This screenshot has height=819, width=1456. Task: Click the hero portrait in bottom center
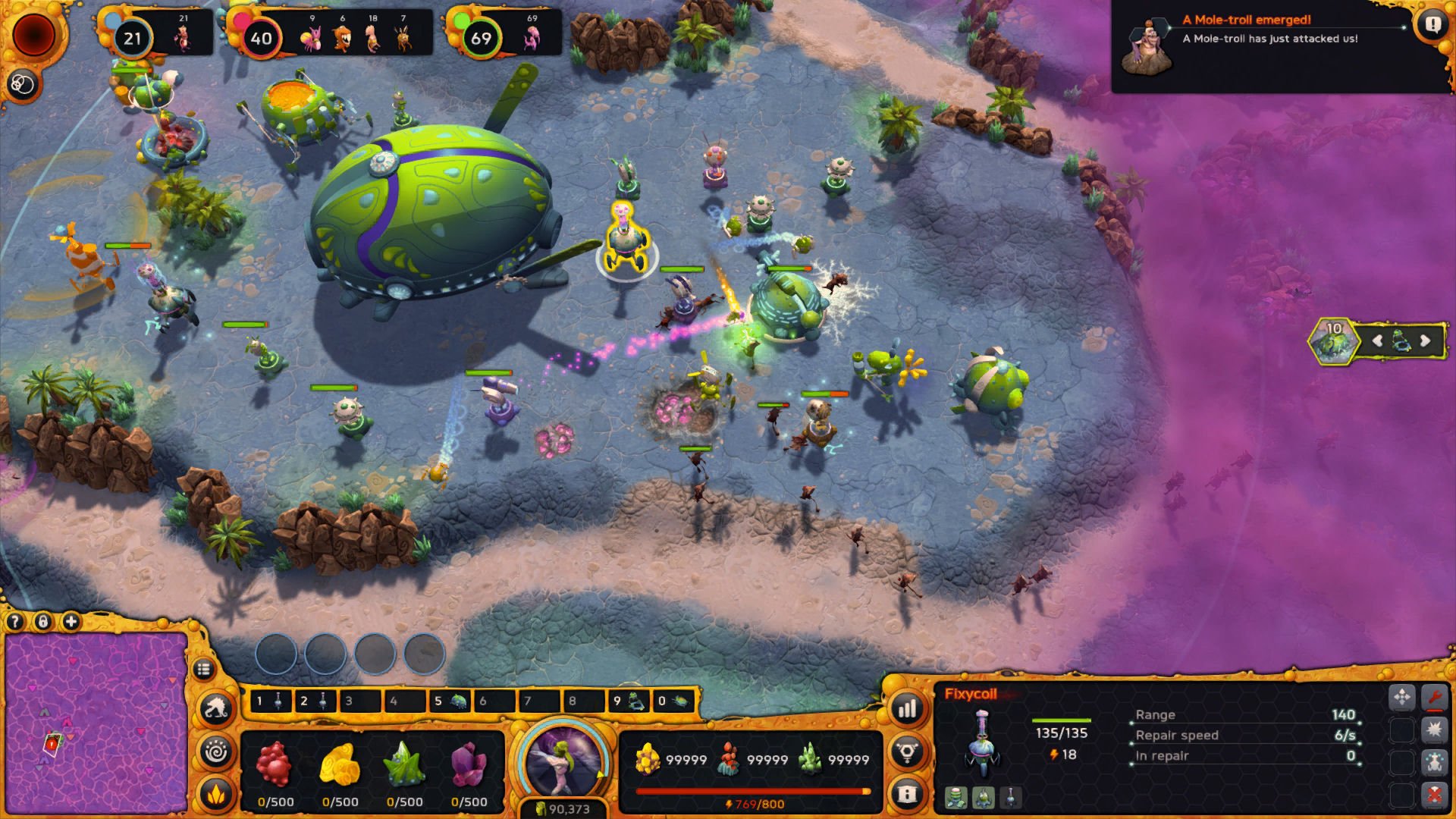click(563, 761)
